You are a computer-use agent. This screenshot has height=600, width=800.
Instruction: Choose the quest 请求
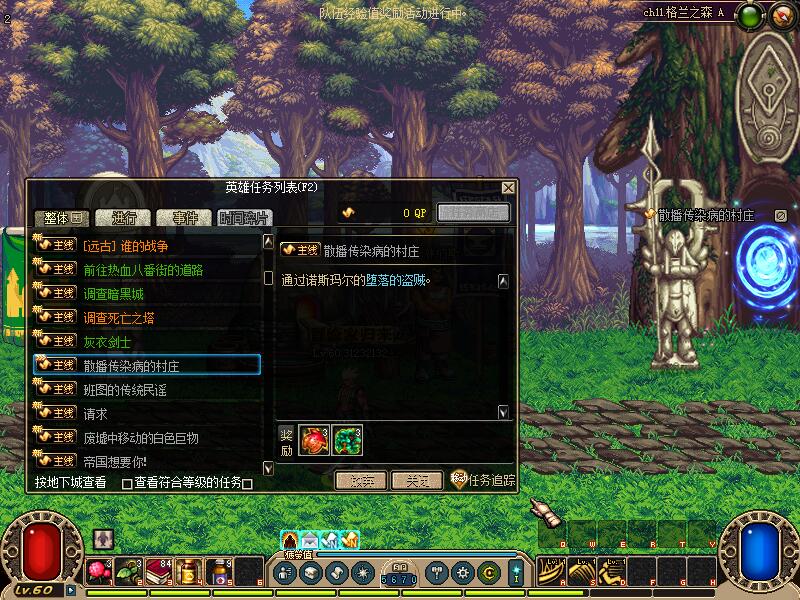click(x=95, y=413)
